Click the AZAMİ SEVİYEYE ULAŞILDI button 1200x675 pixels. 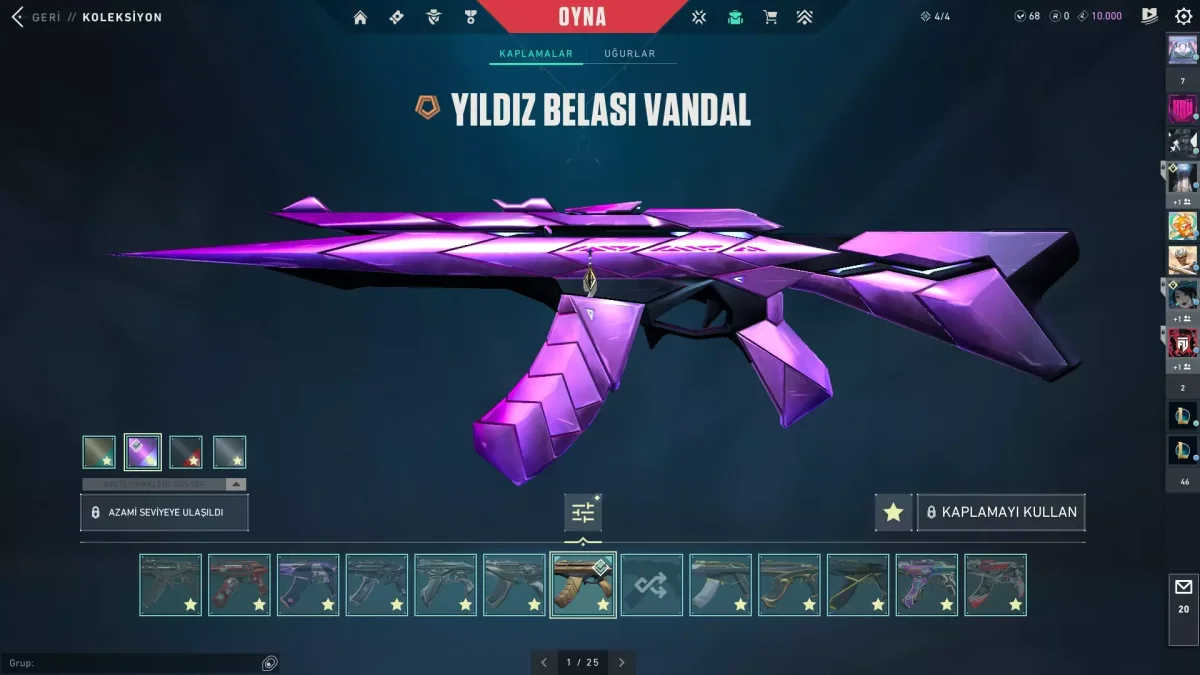pos(164,512)
